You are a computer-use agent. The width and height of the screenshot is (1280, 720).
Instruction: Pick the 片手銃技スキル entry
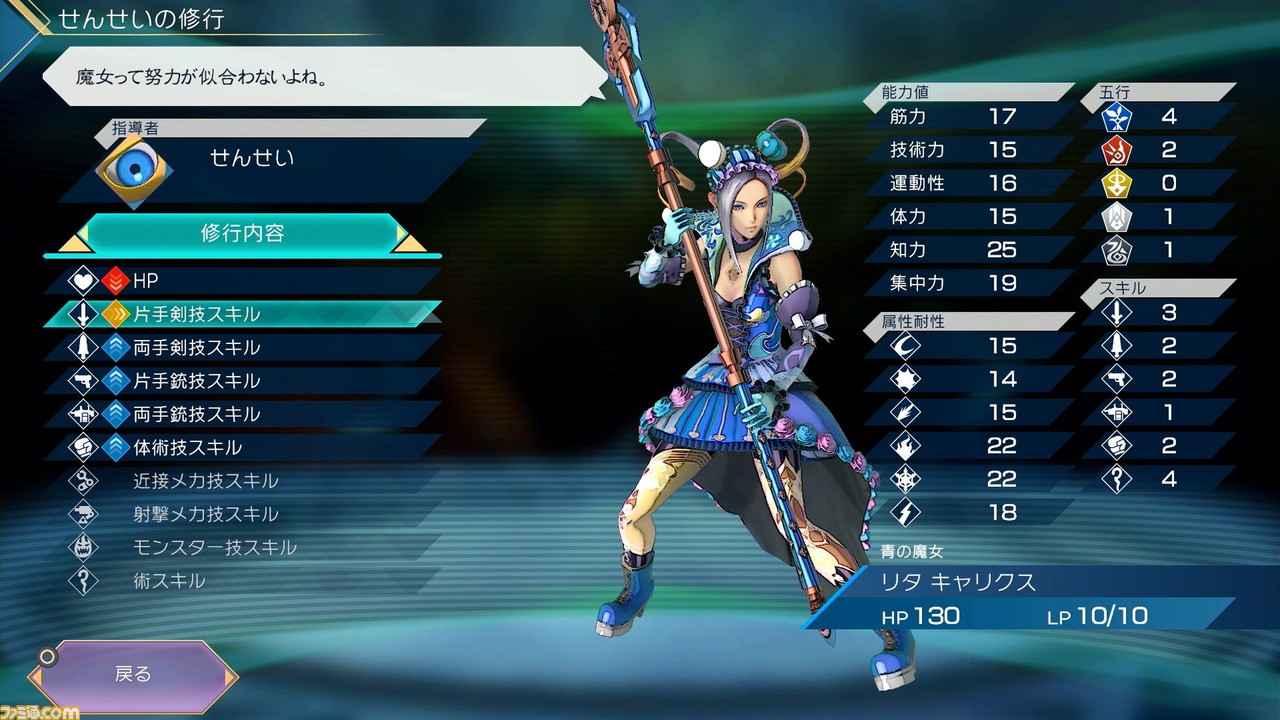point(240,381)
